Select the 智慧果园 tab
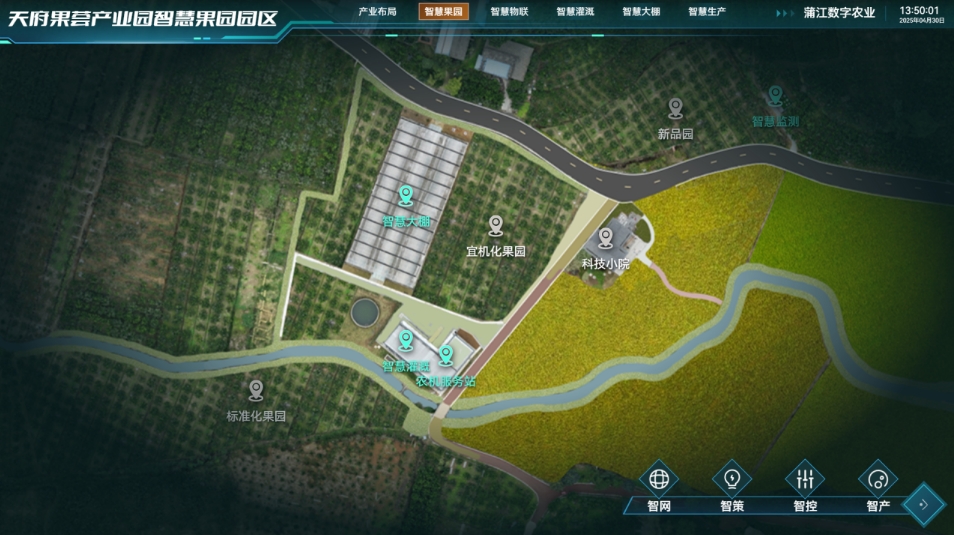Image resolution: width=954 pixels, height=535 pixels. [443, 12]
